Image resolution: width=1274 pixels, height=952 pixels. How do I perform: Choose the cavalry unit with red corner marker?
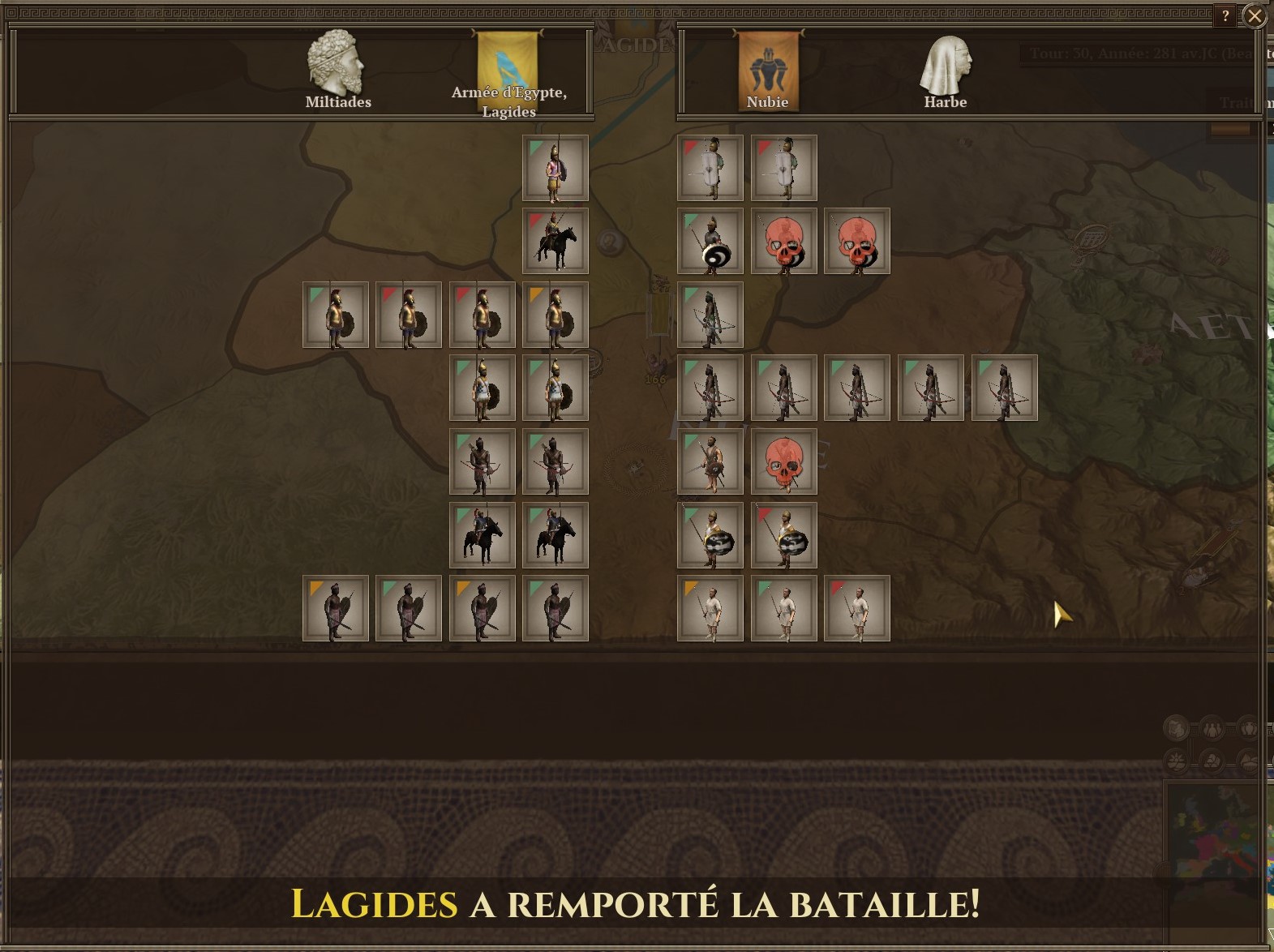[x=555, y=242]
